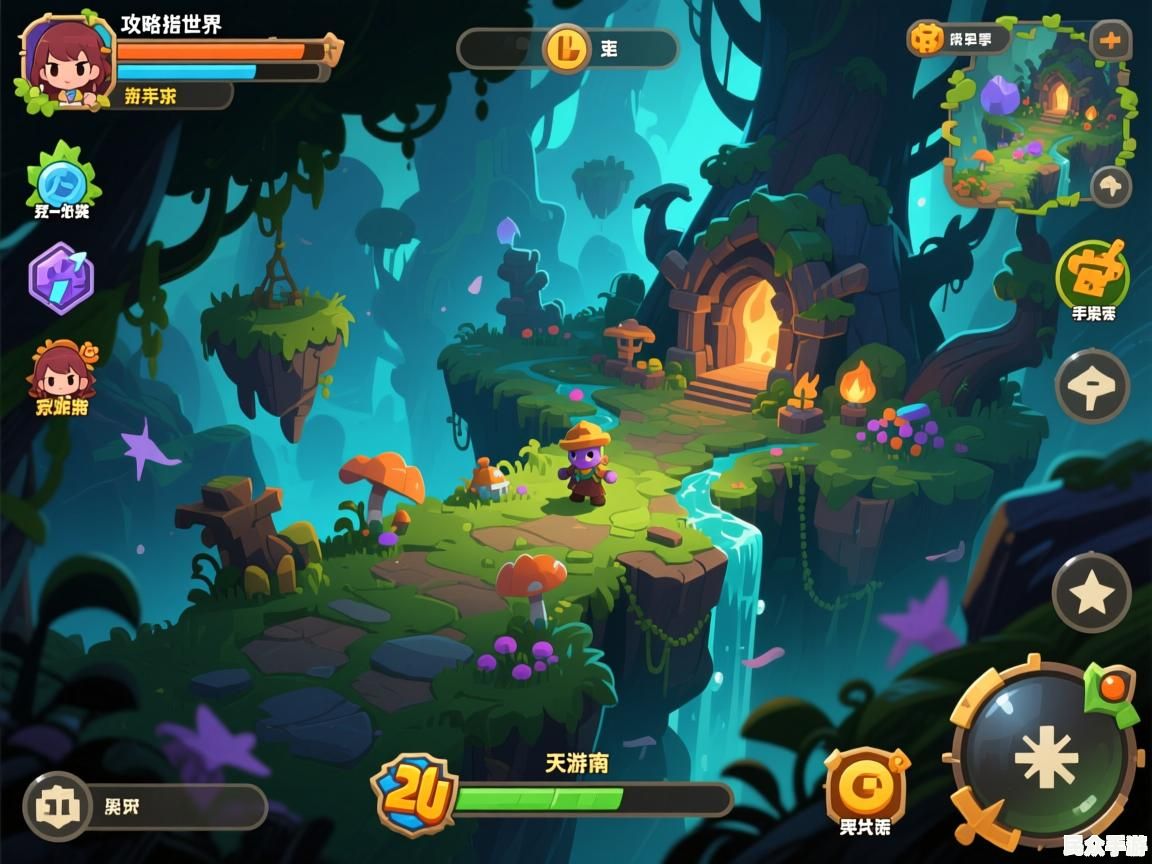This screenshot has height=864, width=1152.
Task: Open the purple hexagon gem icon
Action: click(x=61, y=279)
